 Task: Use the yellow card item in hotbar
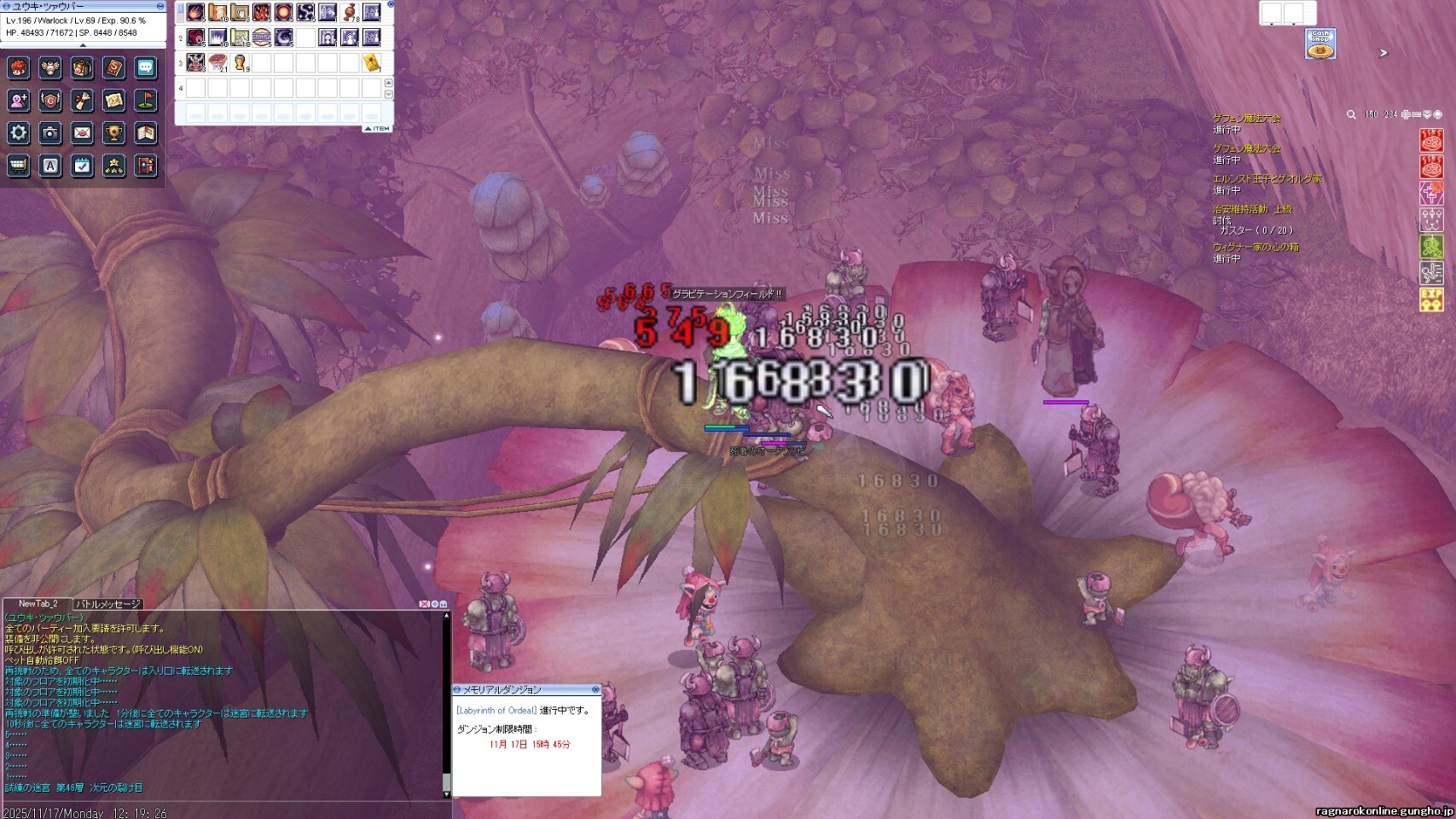tap(372, 62)
